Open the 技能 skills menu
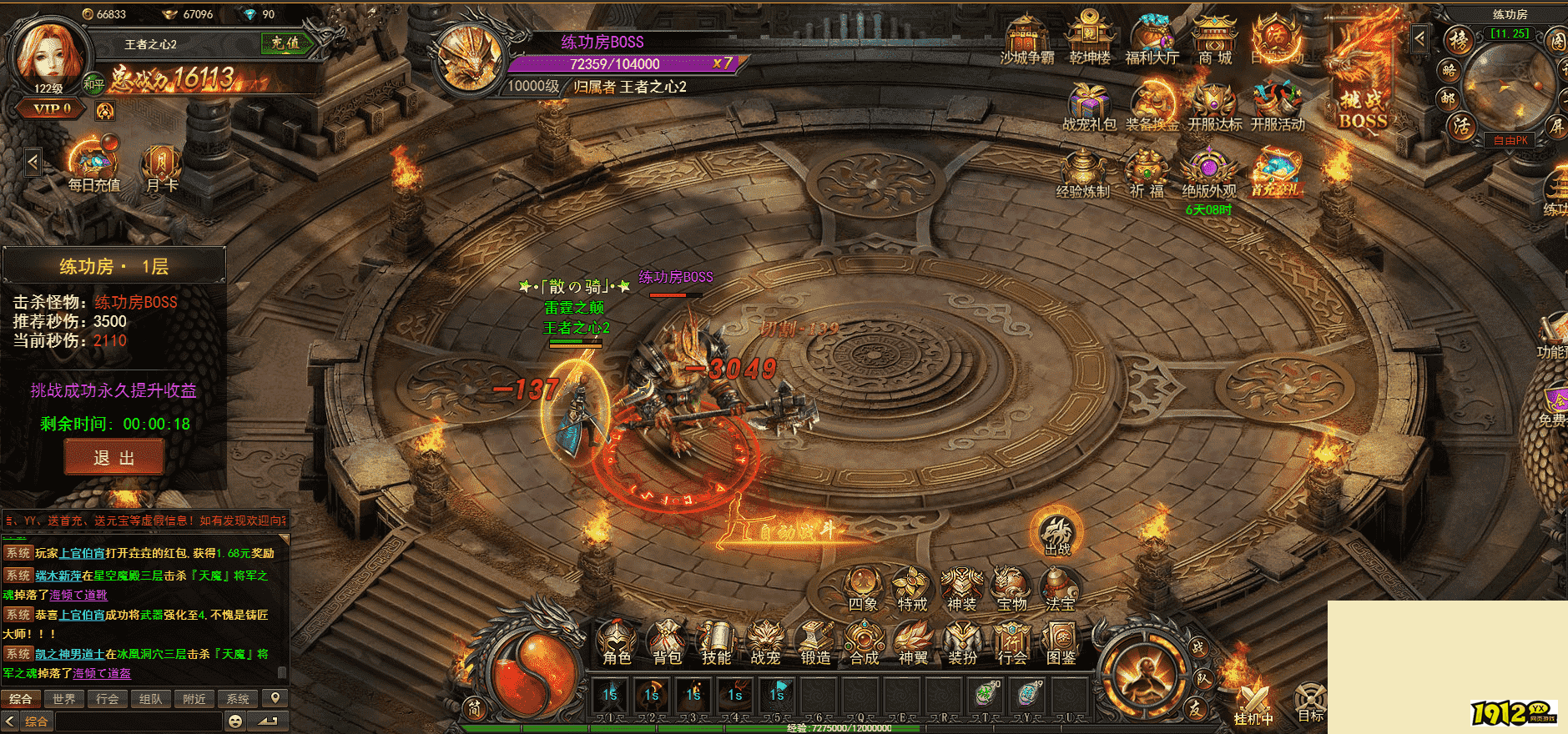Screen dimensions: 1568x734 click(x=716, y=642)
